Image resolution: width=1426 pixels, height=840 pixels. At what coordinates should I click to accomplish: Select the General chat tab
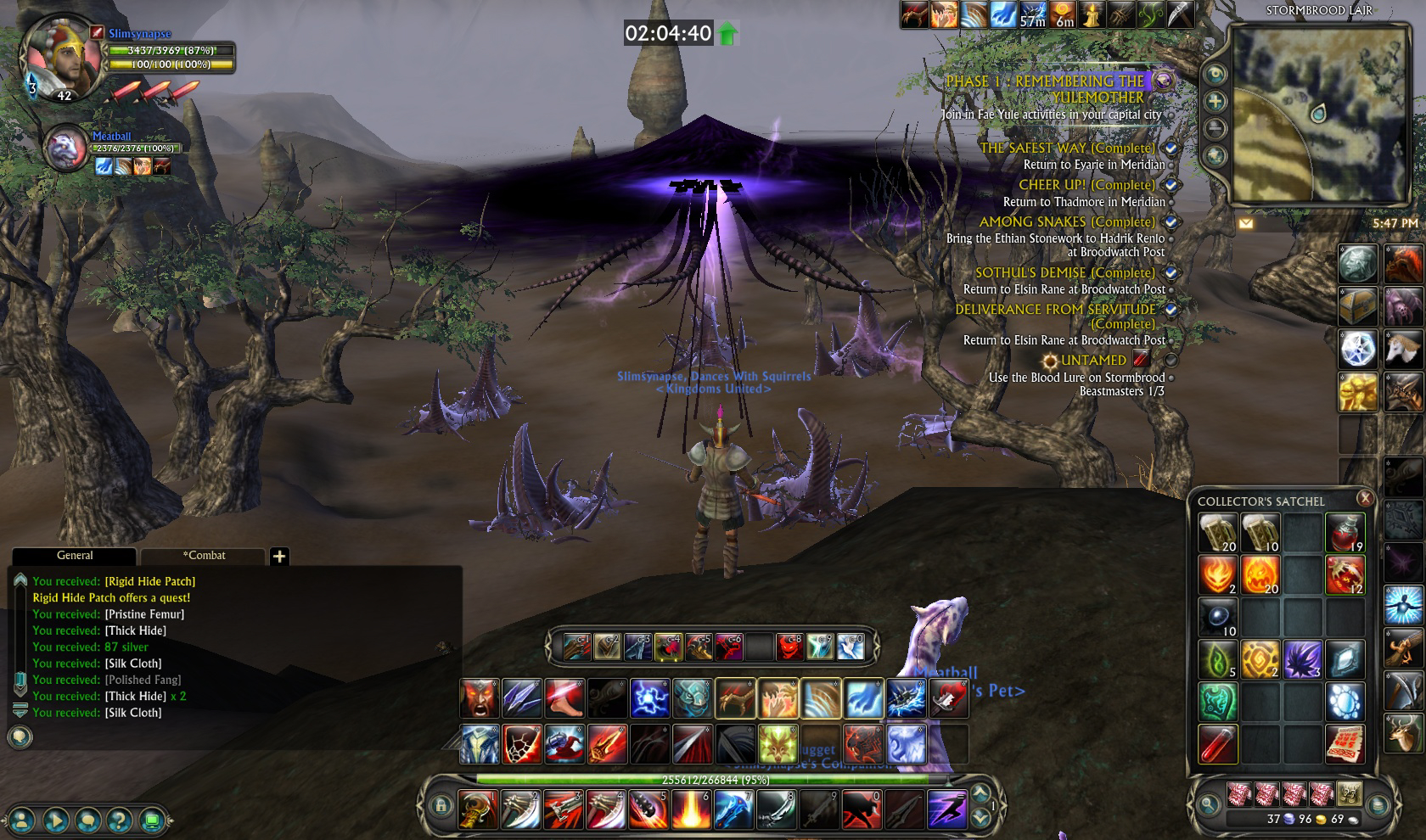click(x=75, y=556)
